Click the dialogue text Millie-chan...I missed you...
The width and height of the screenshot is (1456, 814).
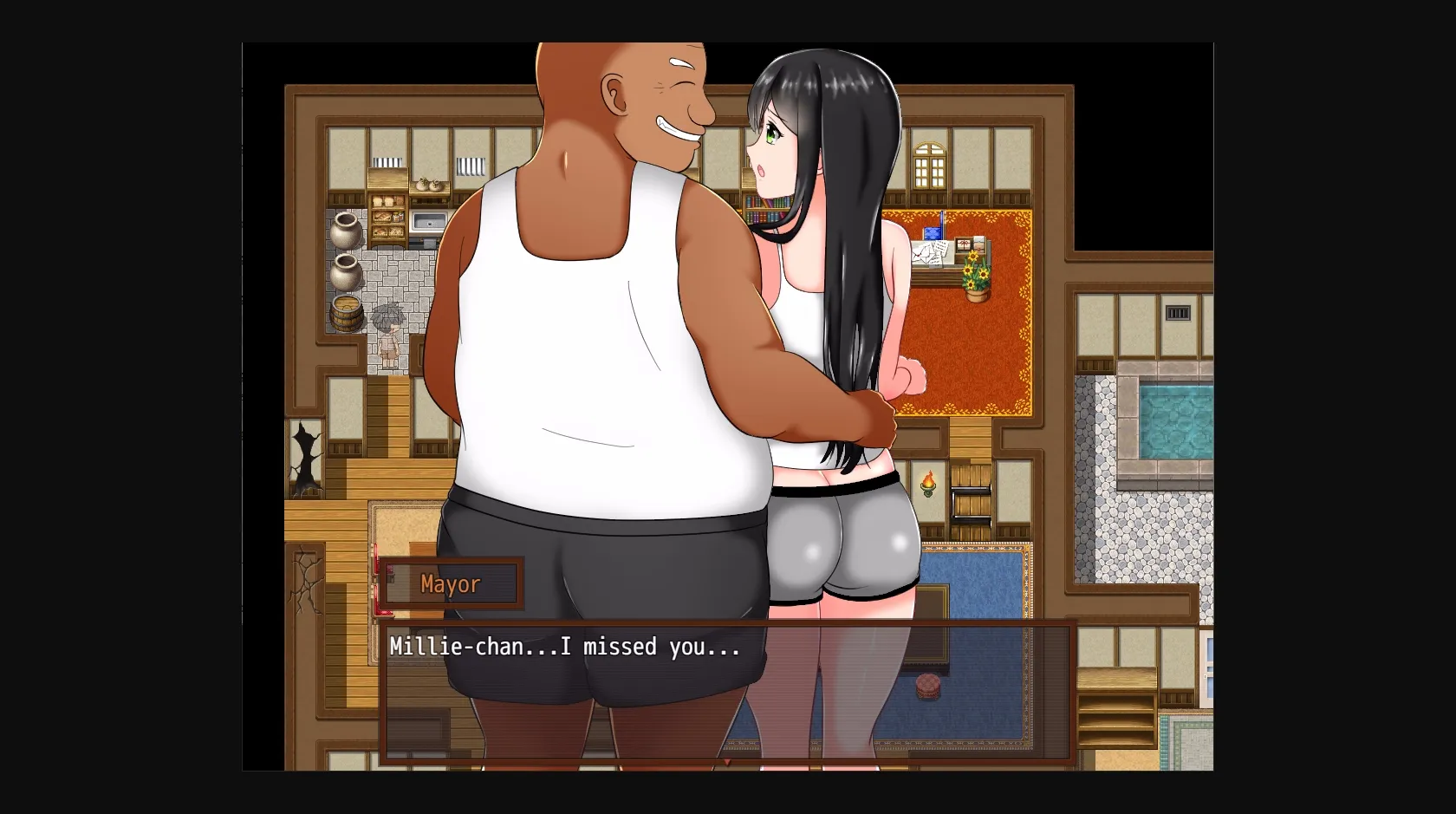(x=563, y=647)
